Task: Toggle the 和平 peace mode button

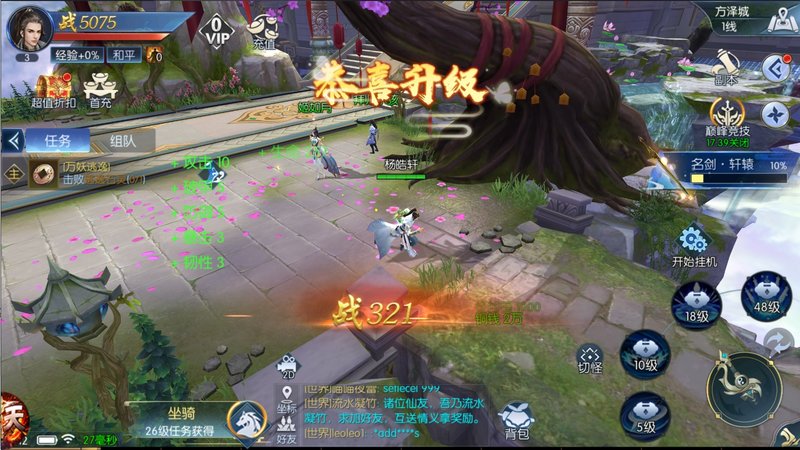Action: tap(124, 56)
